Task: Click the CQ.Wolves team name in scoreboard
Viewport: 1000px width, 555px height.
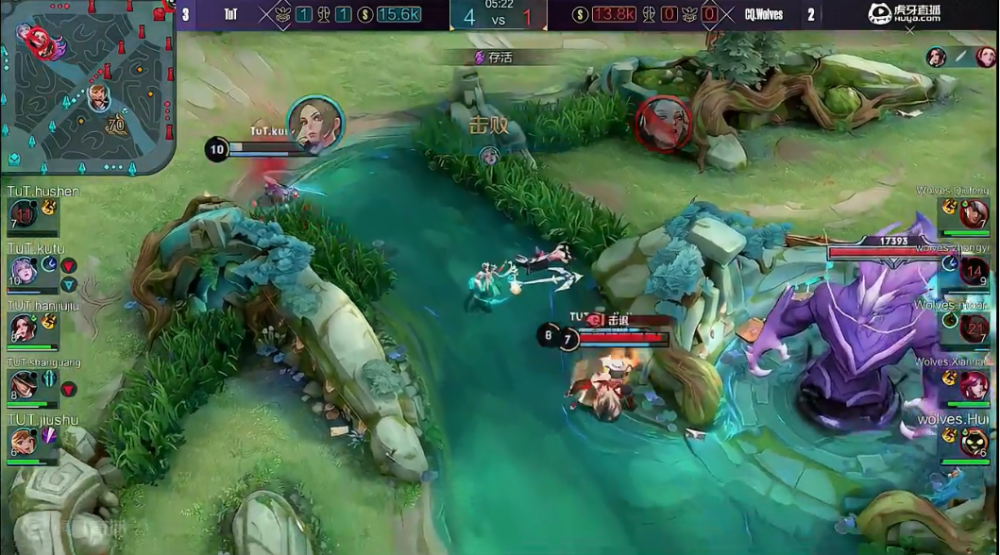Action: click(764, 14)
